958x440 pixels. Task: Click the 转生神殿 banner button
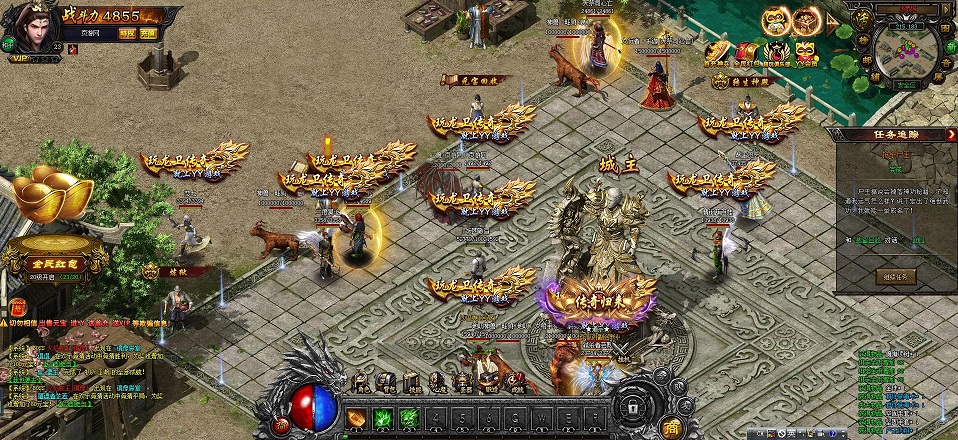[739, 82]
